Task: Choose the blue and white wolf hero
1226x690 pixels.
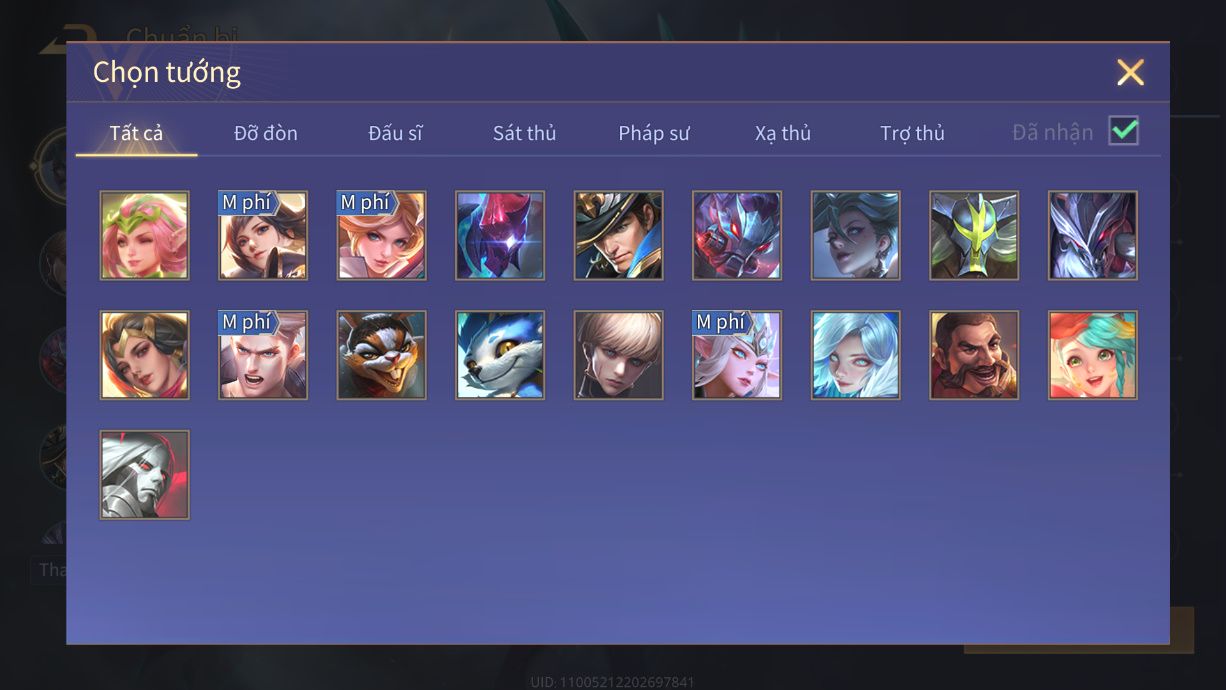Action: (500, 355)
